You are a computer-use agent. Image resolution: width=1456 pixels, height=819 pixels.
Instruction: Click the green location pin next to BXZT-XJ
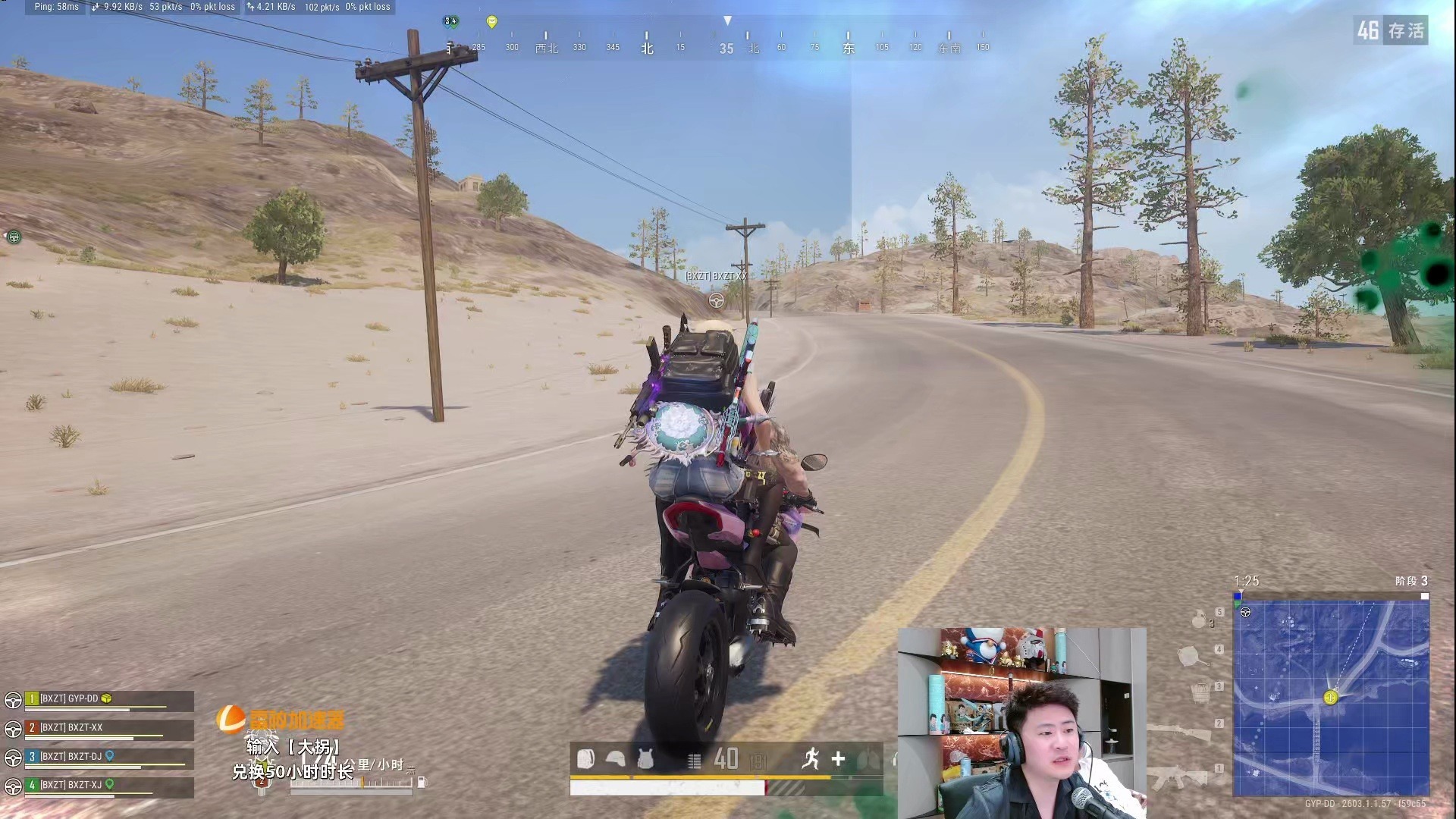tap(108, 786)
